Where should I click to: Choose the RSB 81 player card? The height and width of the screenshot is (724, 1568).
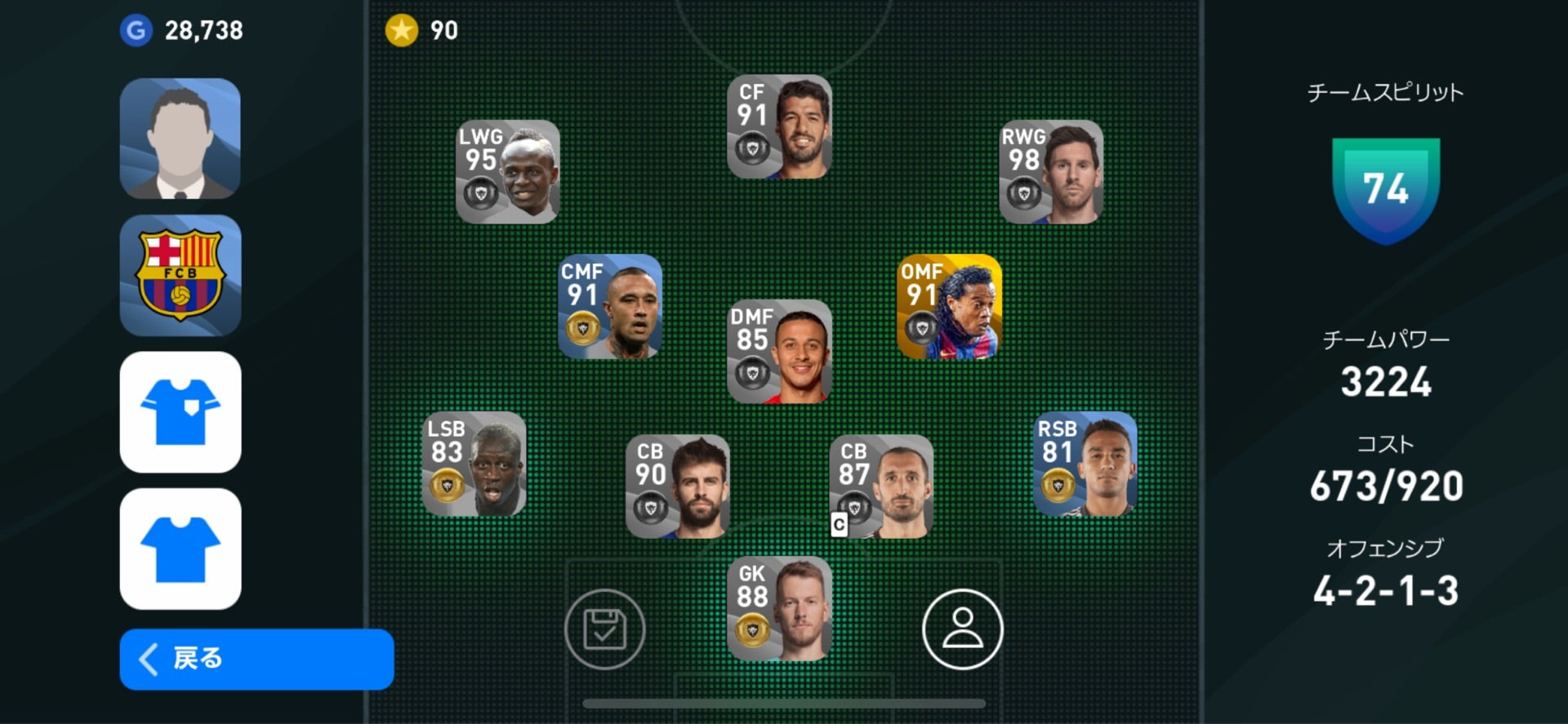(x=1085, y=464)
